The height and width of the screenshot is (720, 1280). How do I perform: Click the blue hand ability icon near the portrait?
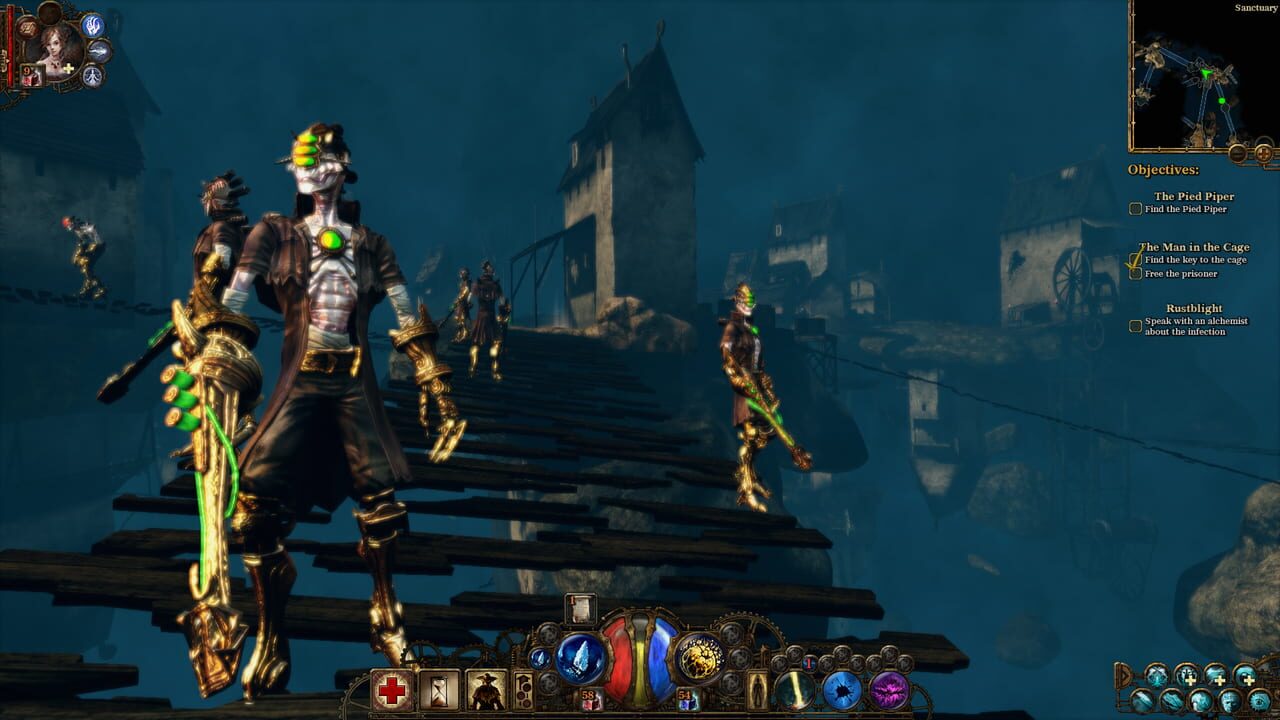click(x=92, y=27)
